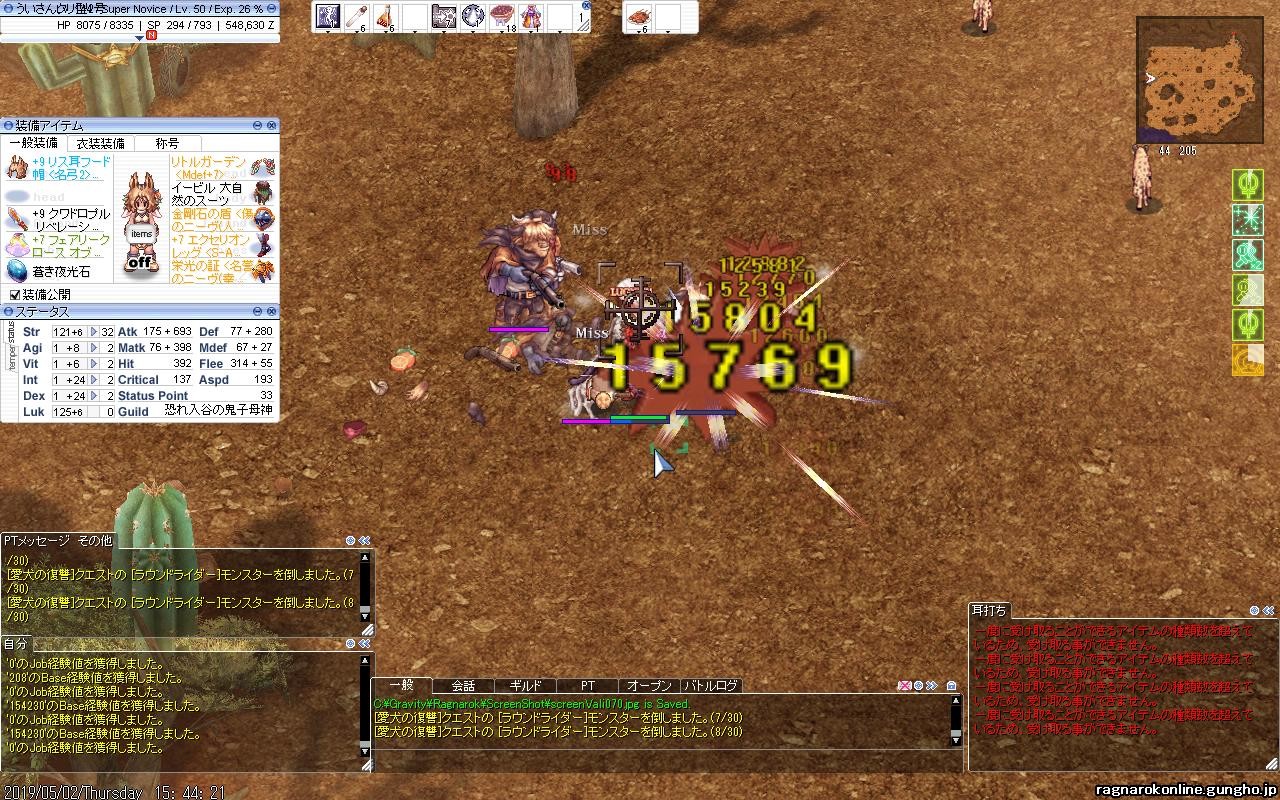Viewport: 1280px width, 800px height.
Task: Open the 称号 title tab
Action: pos(167,143)
